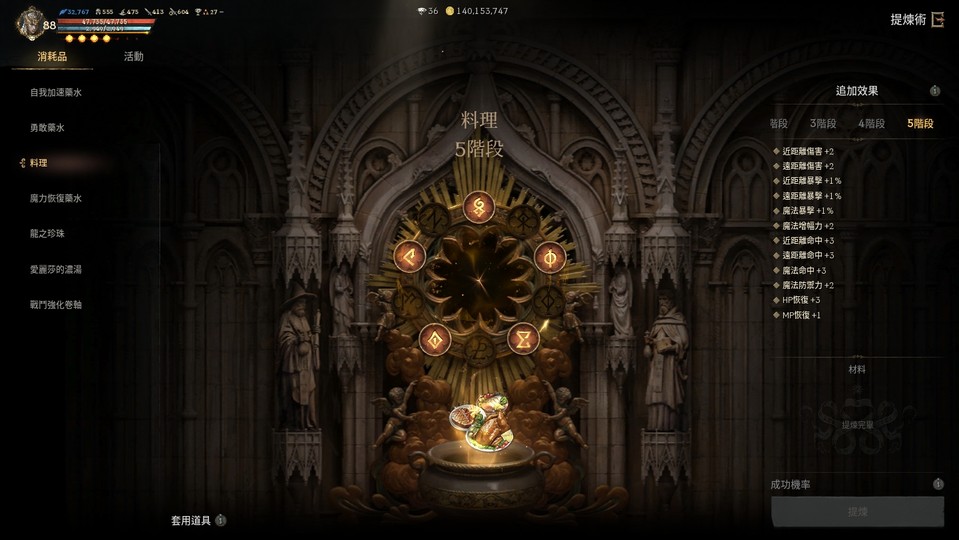The image size is (959, 540).
Task: Click the 提煉 button
Action: [x=857, y=512]
